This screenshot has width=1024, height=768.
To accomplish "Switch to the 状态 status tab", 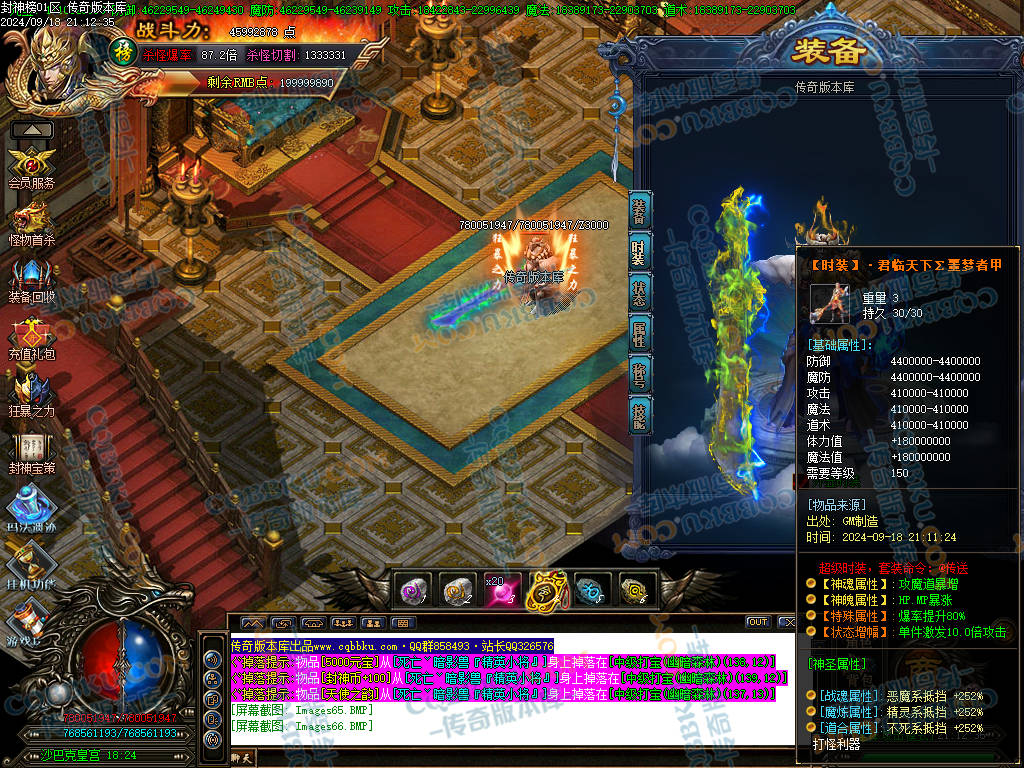I will (640, 293).
